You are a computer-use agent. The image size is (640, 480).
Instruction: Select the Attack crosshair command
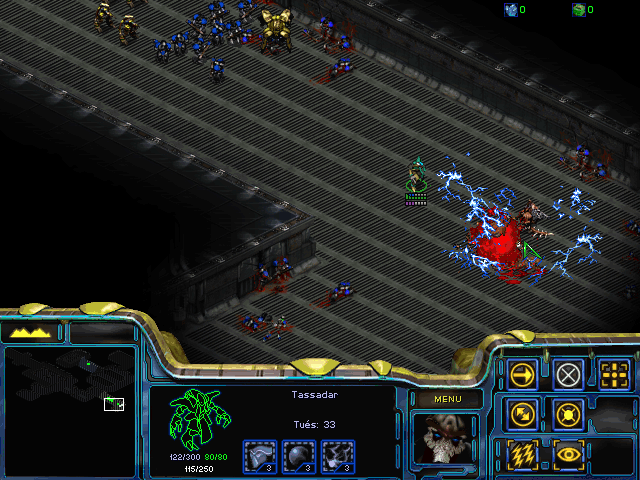coord(615,375)
